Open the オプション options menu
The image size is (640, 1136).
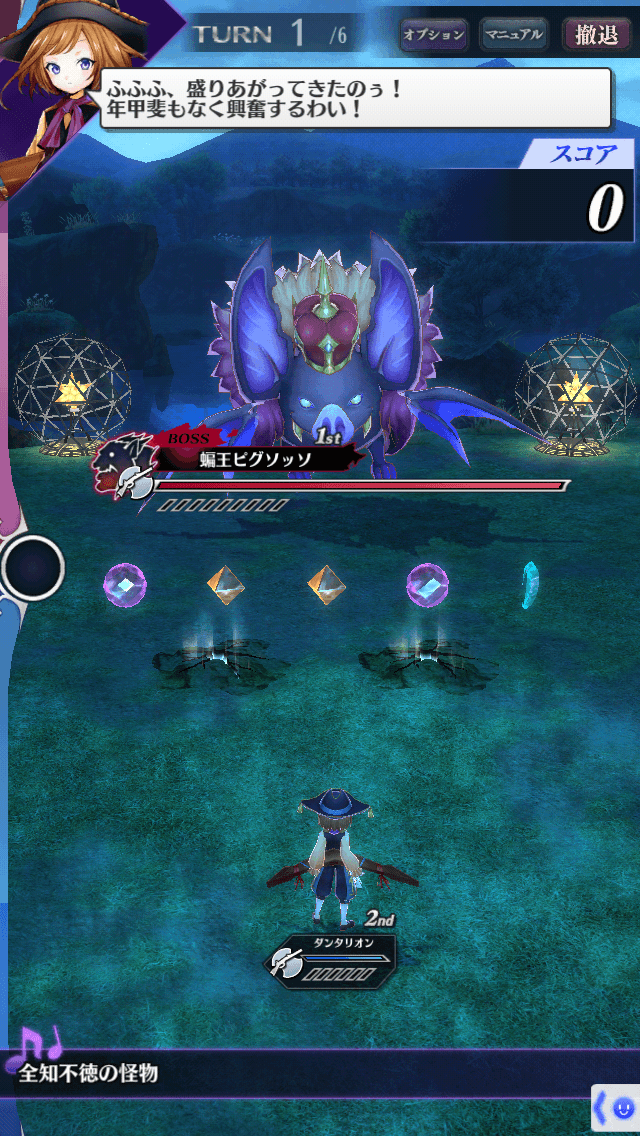pos(434,35)
